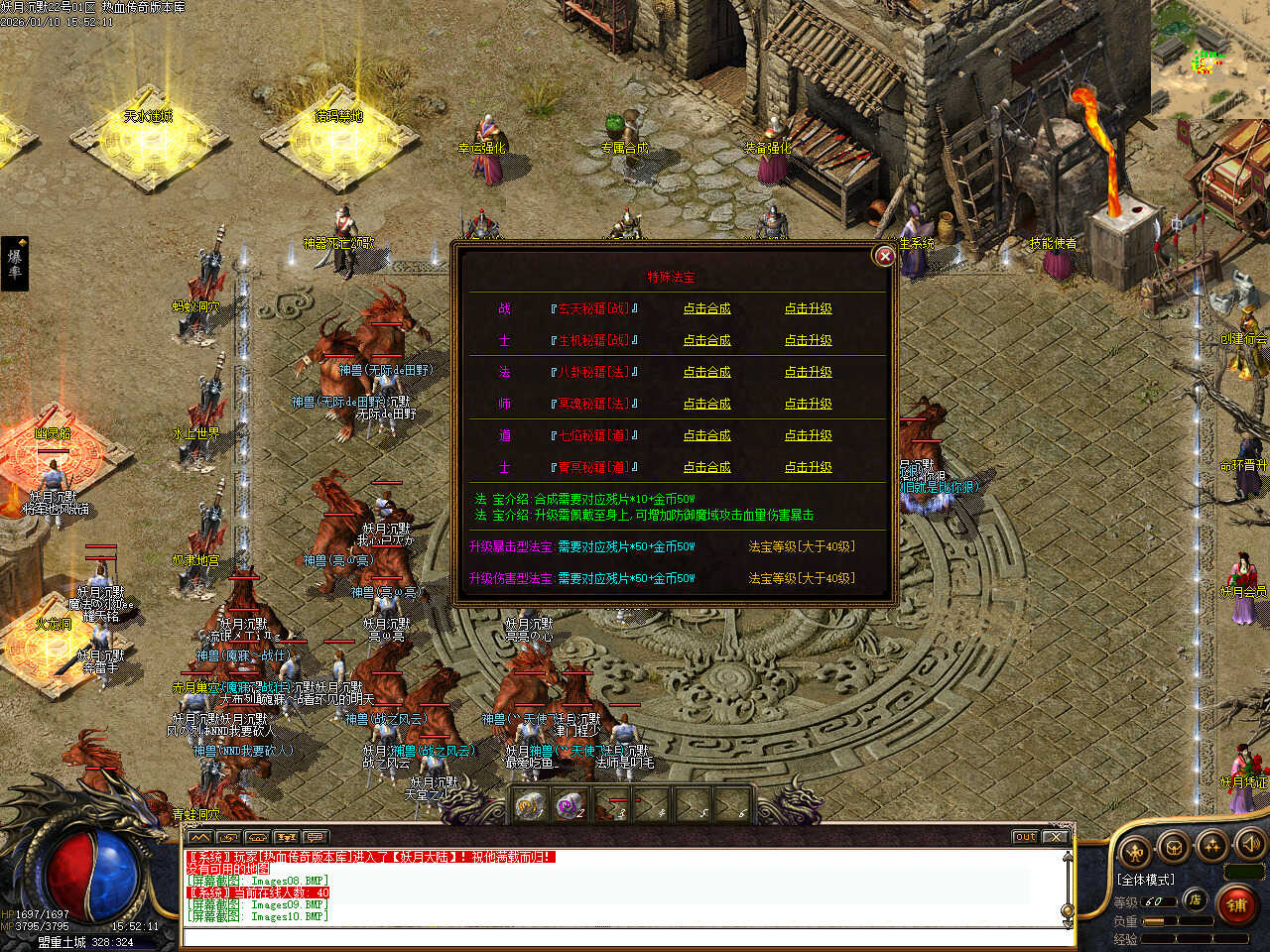Synthesize the 生机秘籍[战] treasure
This screenshot has width=1270, height=952.
pos(706,340)
